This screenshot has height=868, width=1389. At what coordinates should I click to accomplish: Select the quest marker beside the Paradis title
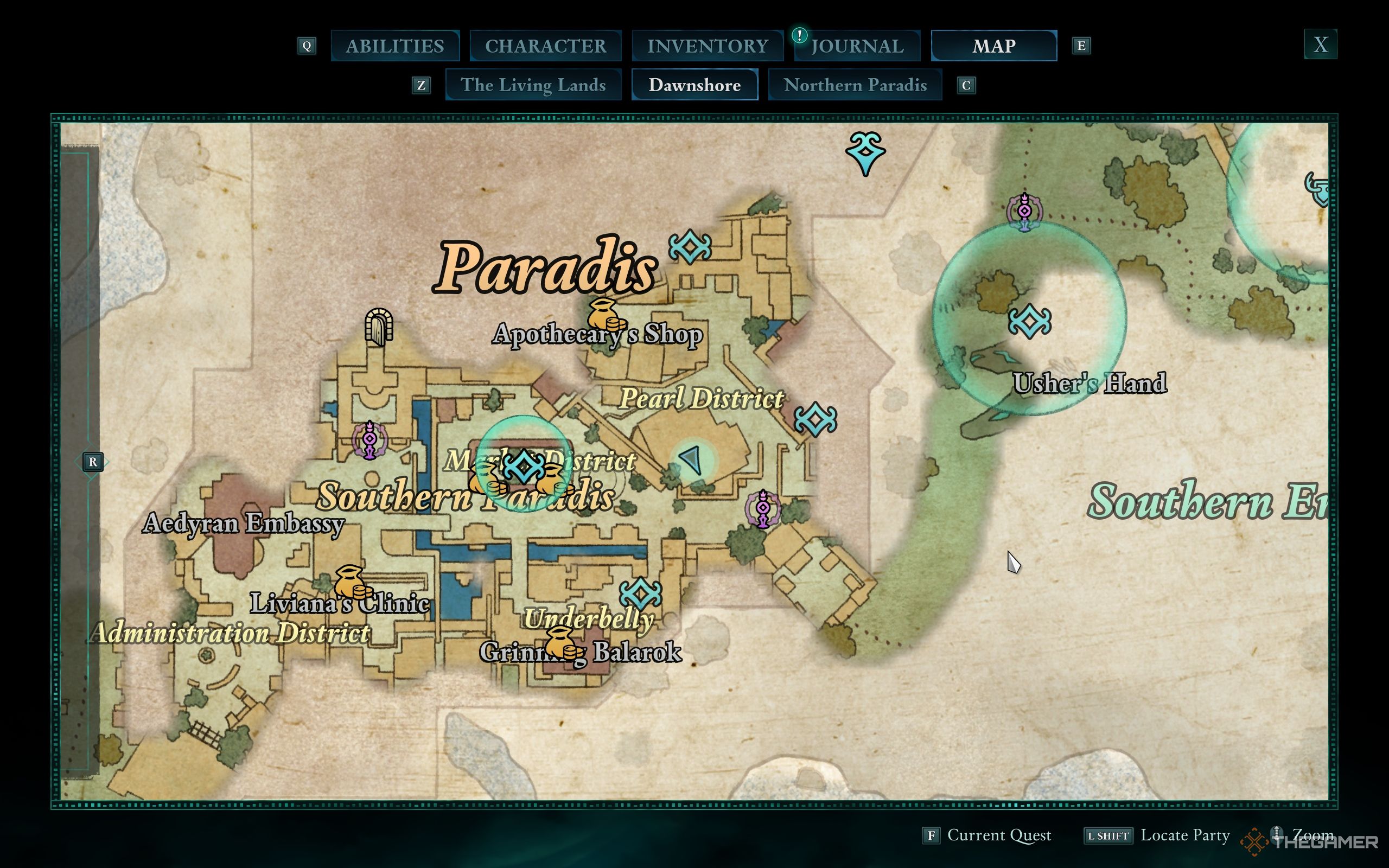(x=690, y=247)
